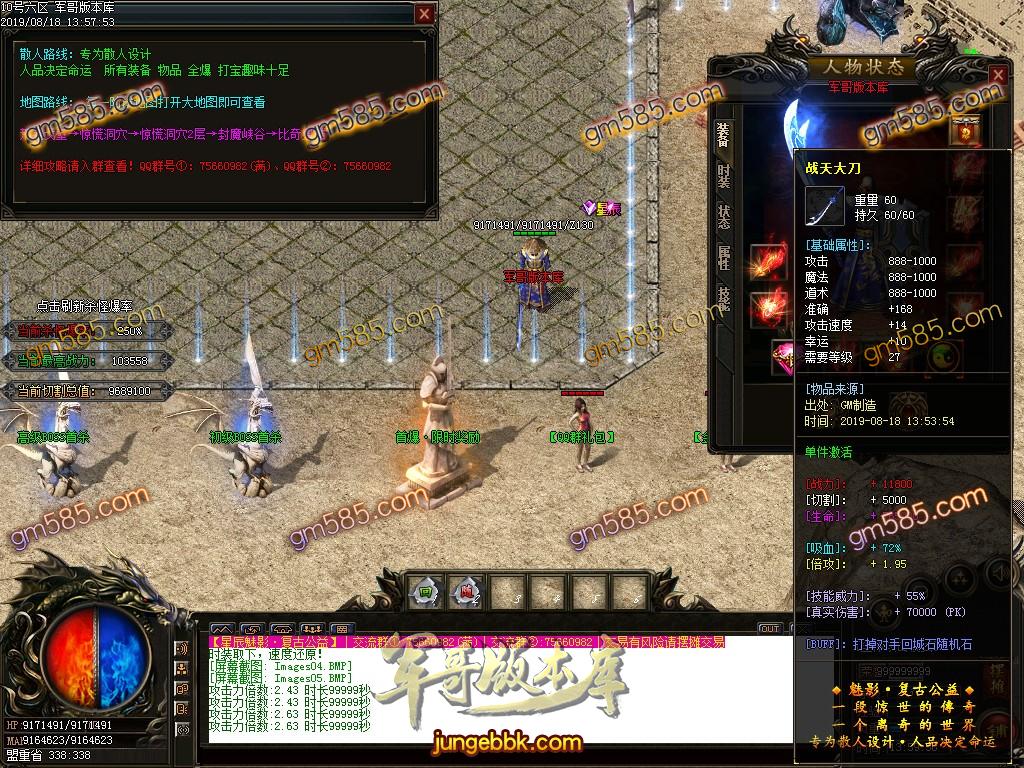This screenshot has height=768, width=1024.
Task: Switch to the 装备 equipment tab
Action: pyautogui.click(x=723, y=135)
